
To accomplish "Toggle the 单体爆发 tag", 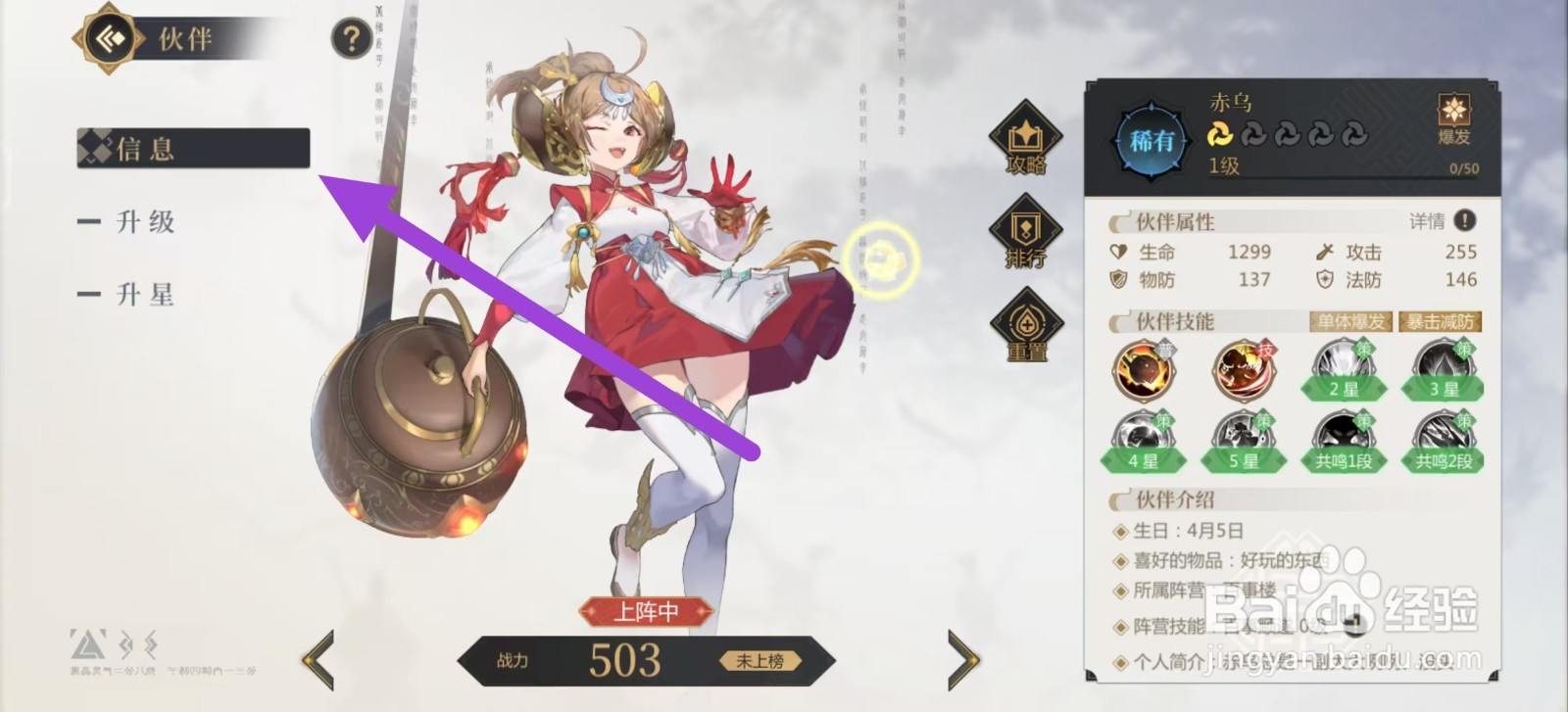I will point(1349,321).
